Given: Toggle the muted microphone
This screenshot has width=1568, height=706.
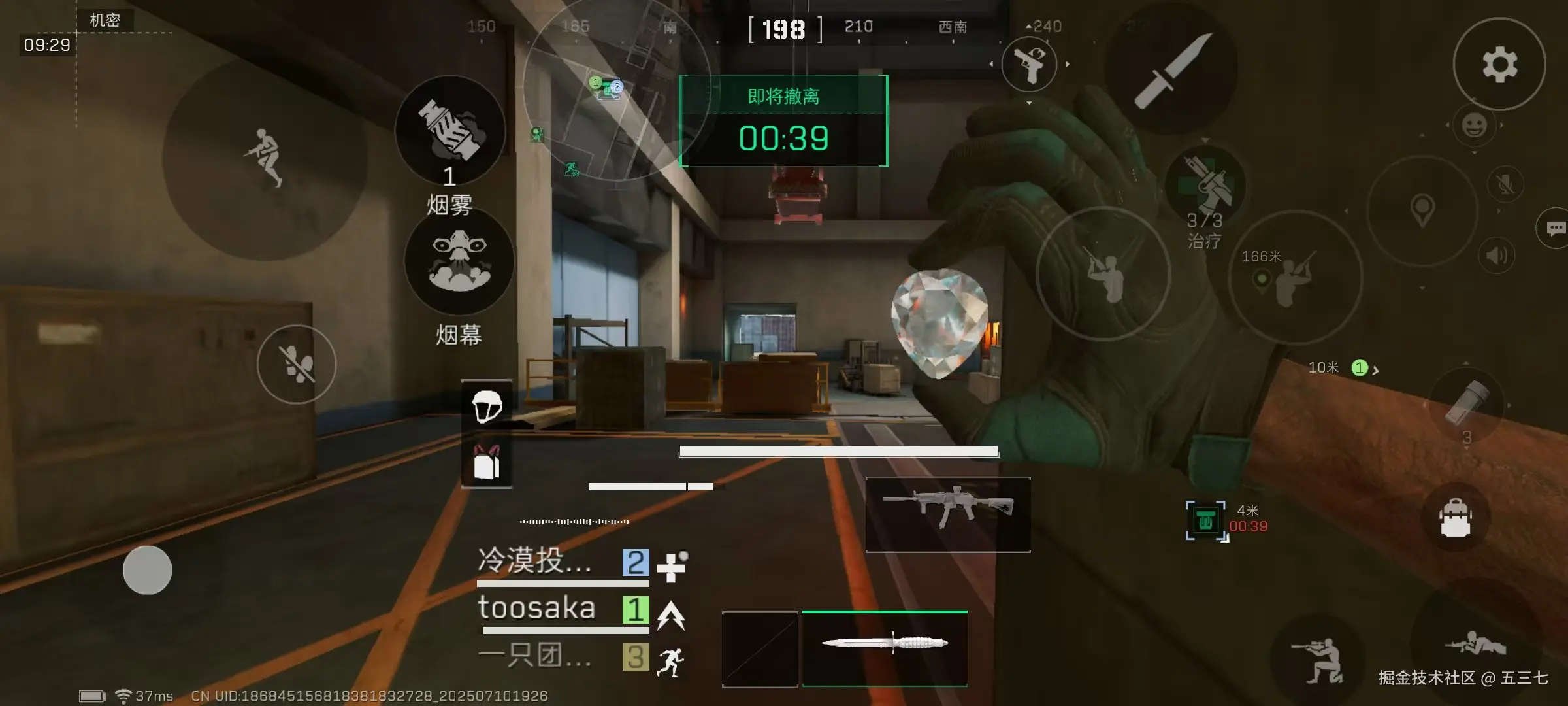Looking at the screenshot, I should coord(1505,184).
